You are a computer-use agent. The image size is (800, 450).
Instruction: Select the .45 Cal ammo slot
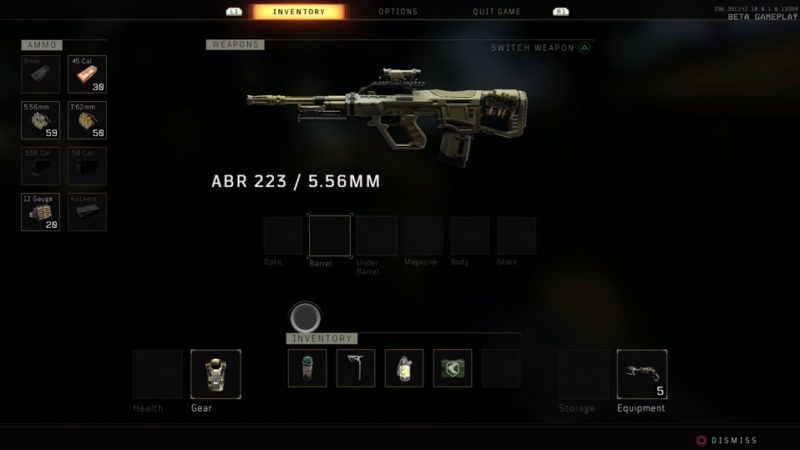87,74
